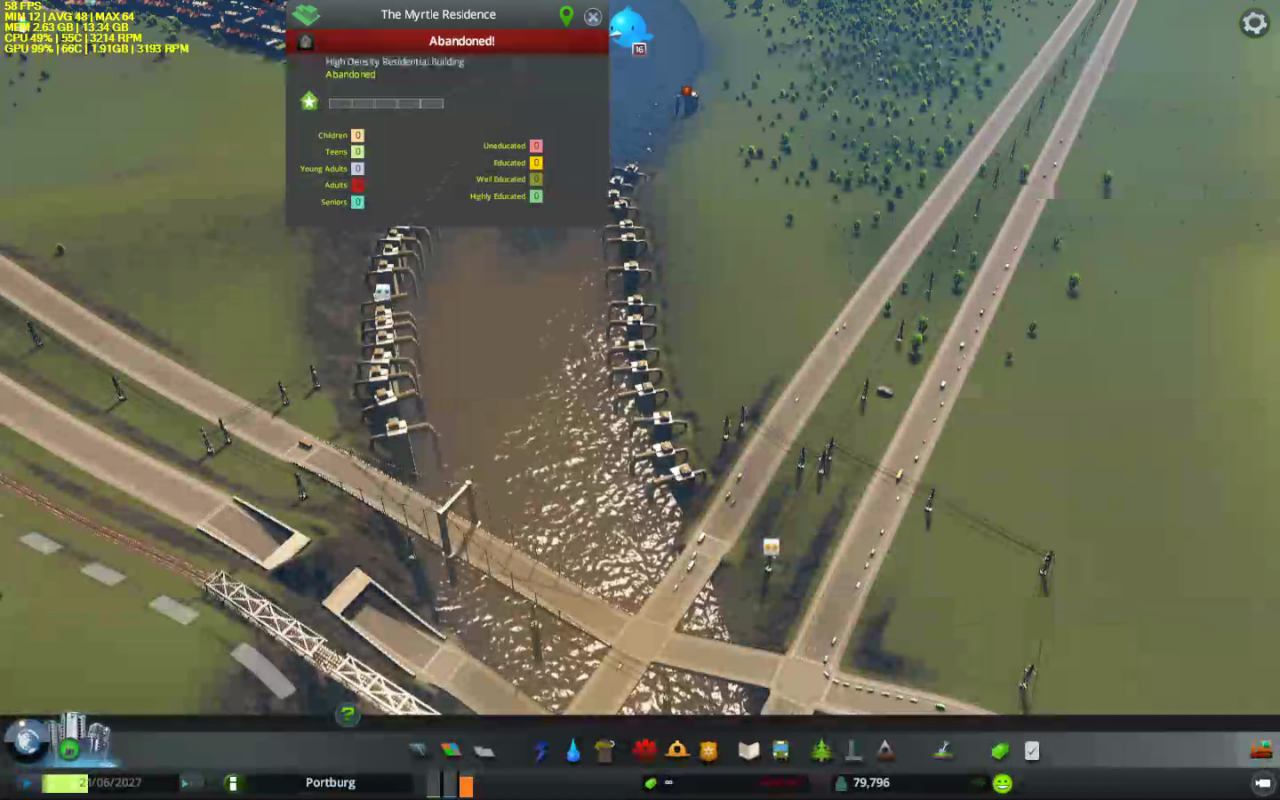Select the Fire Department helmet menu
Viewport: 1280px width, 800px height.
tap(677, 751)
